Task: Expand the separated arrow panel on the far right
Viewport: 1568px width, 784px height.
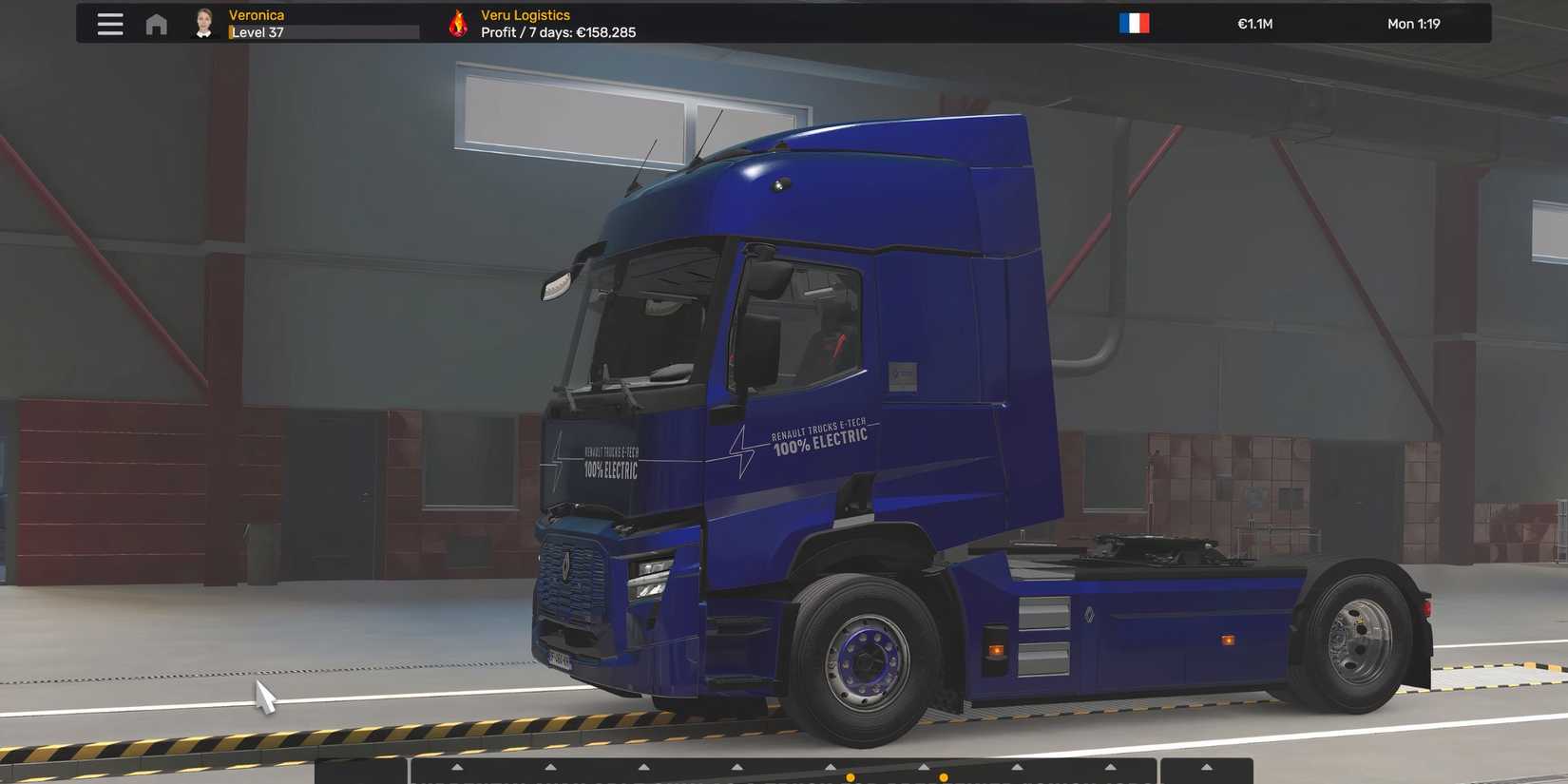Action: point(1204,766)
